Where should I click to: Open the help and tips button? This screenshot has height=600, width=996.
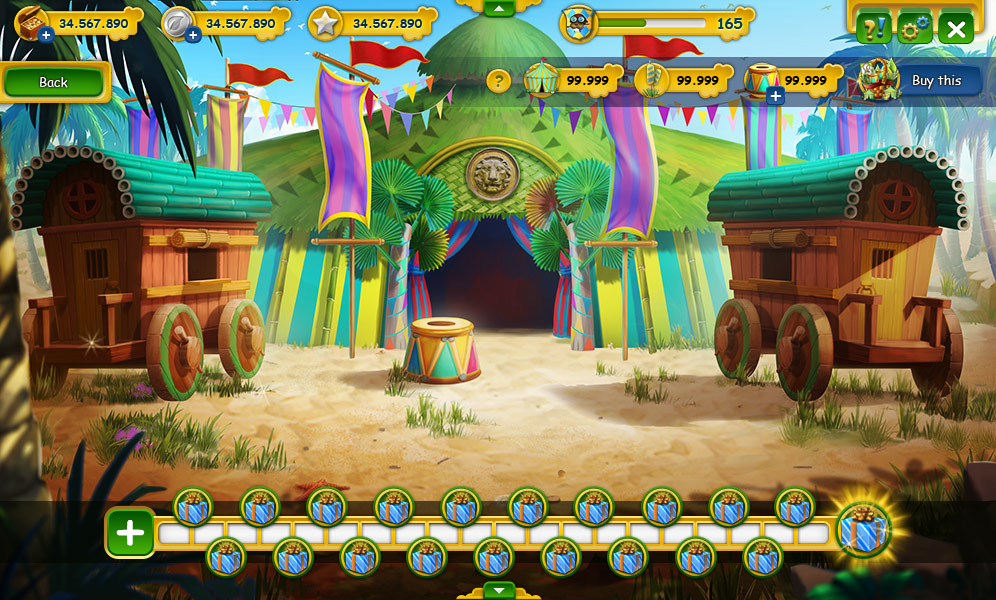click(x=873, y=28)
